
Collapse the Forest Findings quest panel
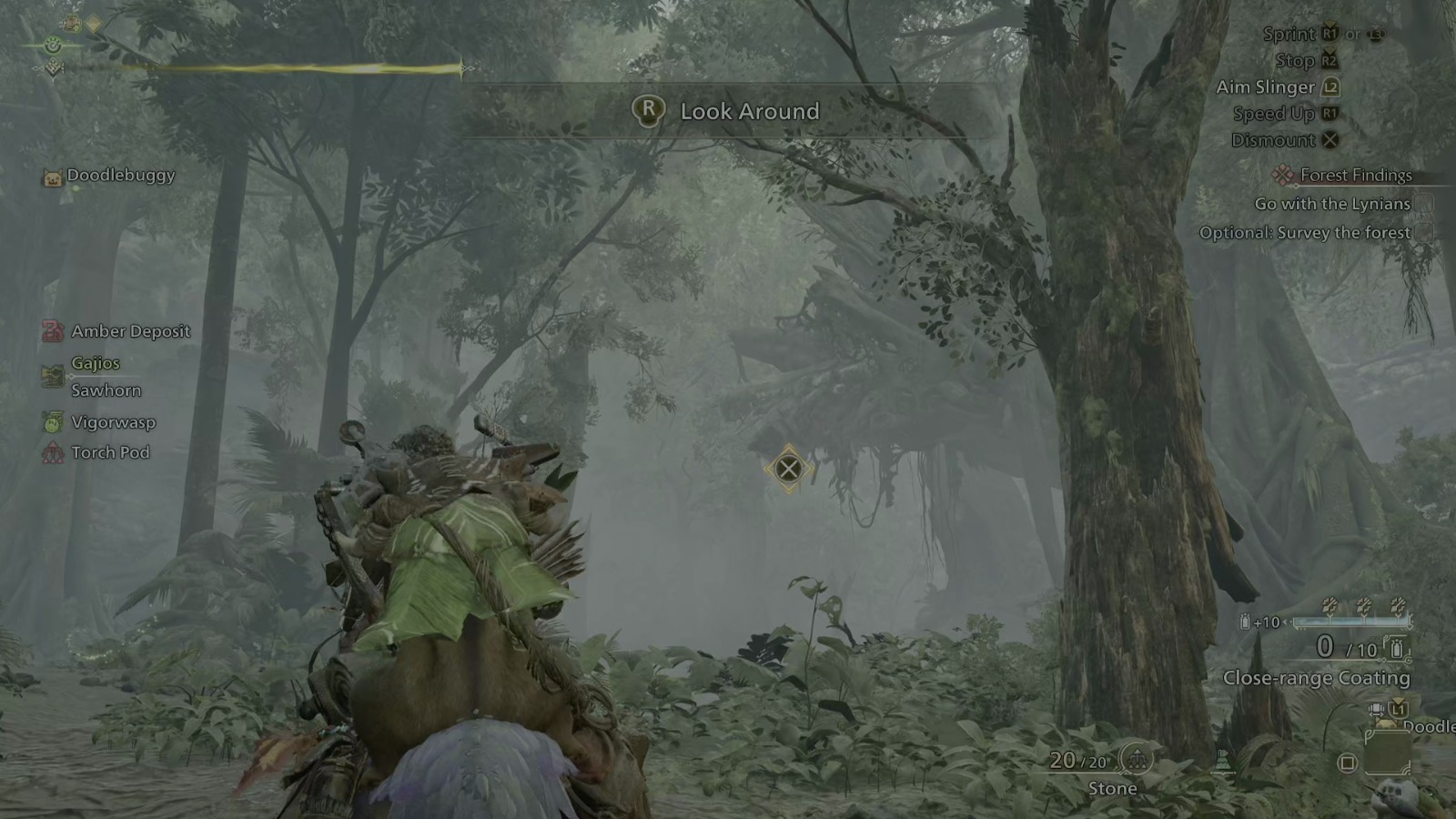(1283, 175)
